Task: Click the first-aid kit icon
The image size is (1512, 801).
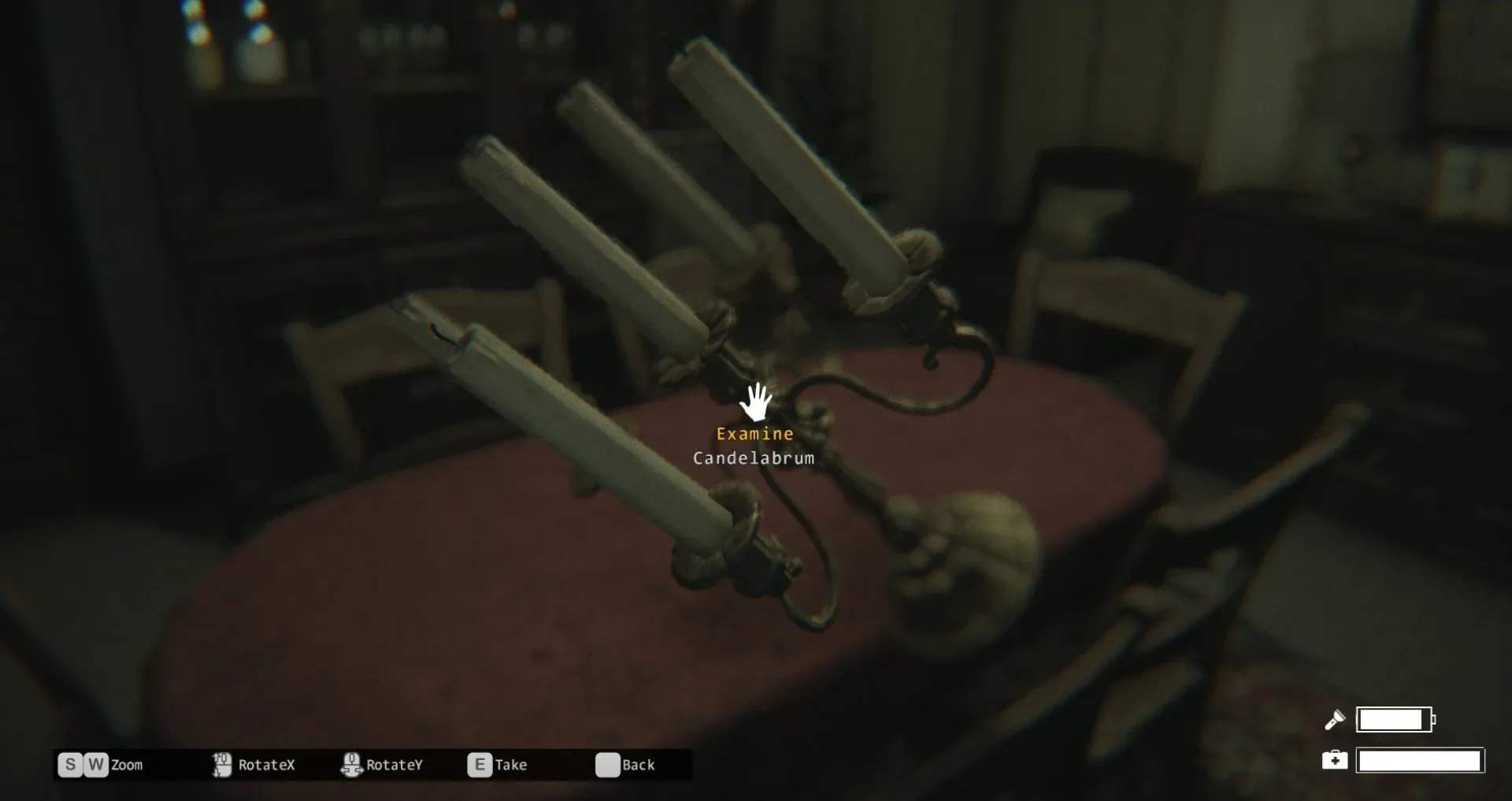Action: (1335, 760)
